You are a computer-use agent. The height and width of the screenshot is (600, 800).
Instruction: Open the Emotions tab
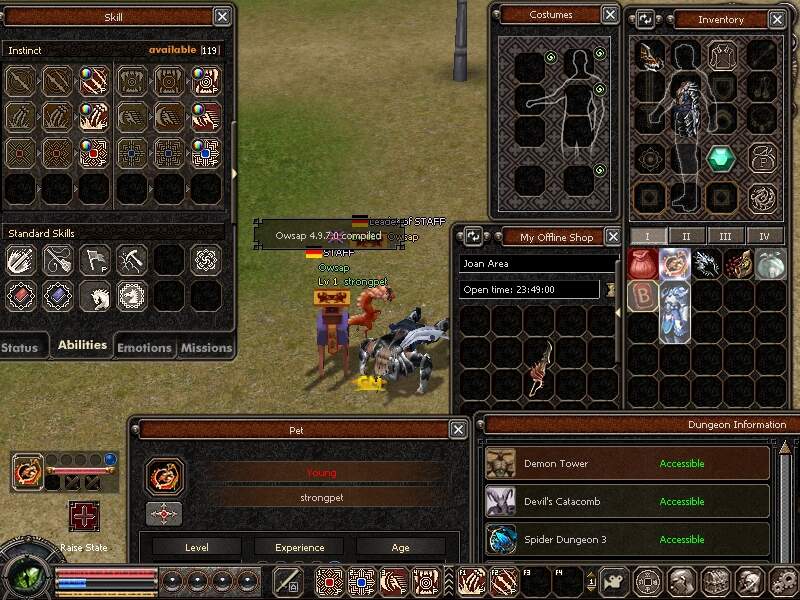[x=144, y=347]
